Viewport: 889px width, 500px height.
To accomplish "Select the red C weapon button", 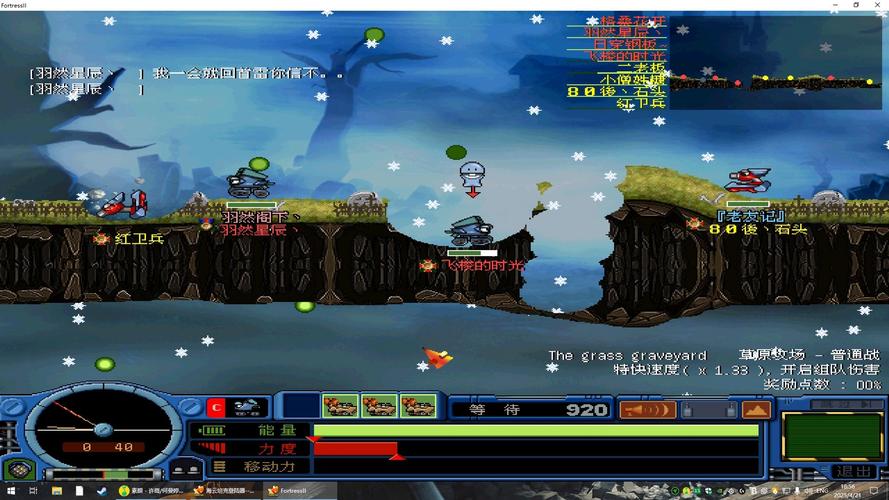I will point(215,407).
